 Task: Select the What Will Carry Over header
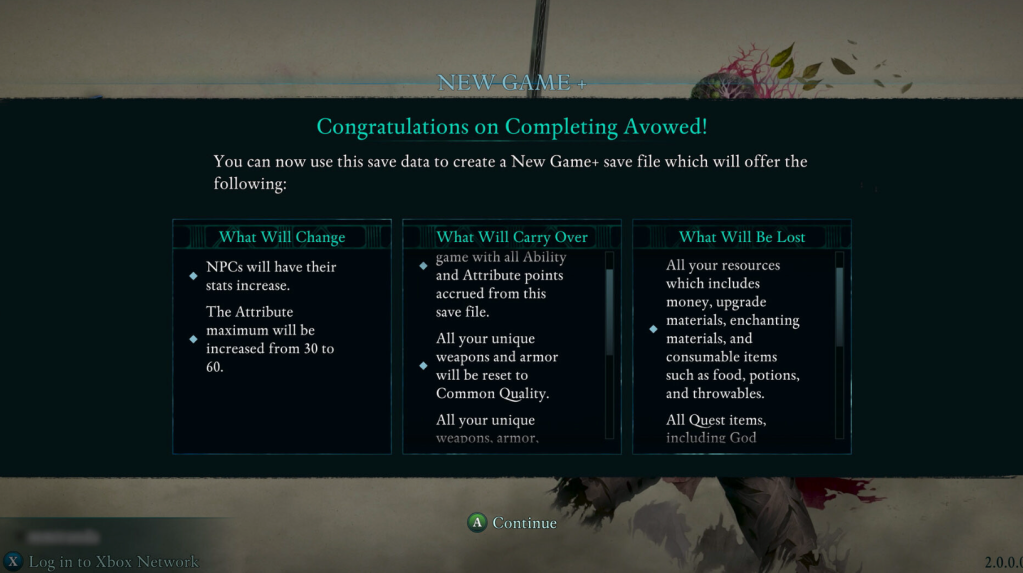(x=512, y=237)
